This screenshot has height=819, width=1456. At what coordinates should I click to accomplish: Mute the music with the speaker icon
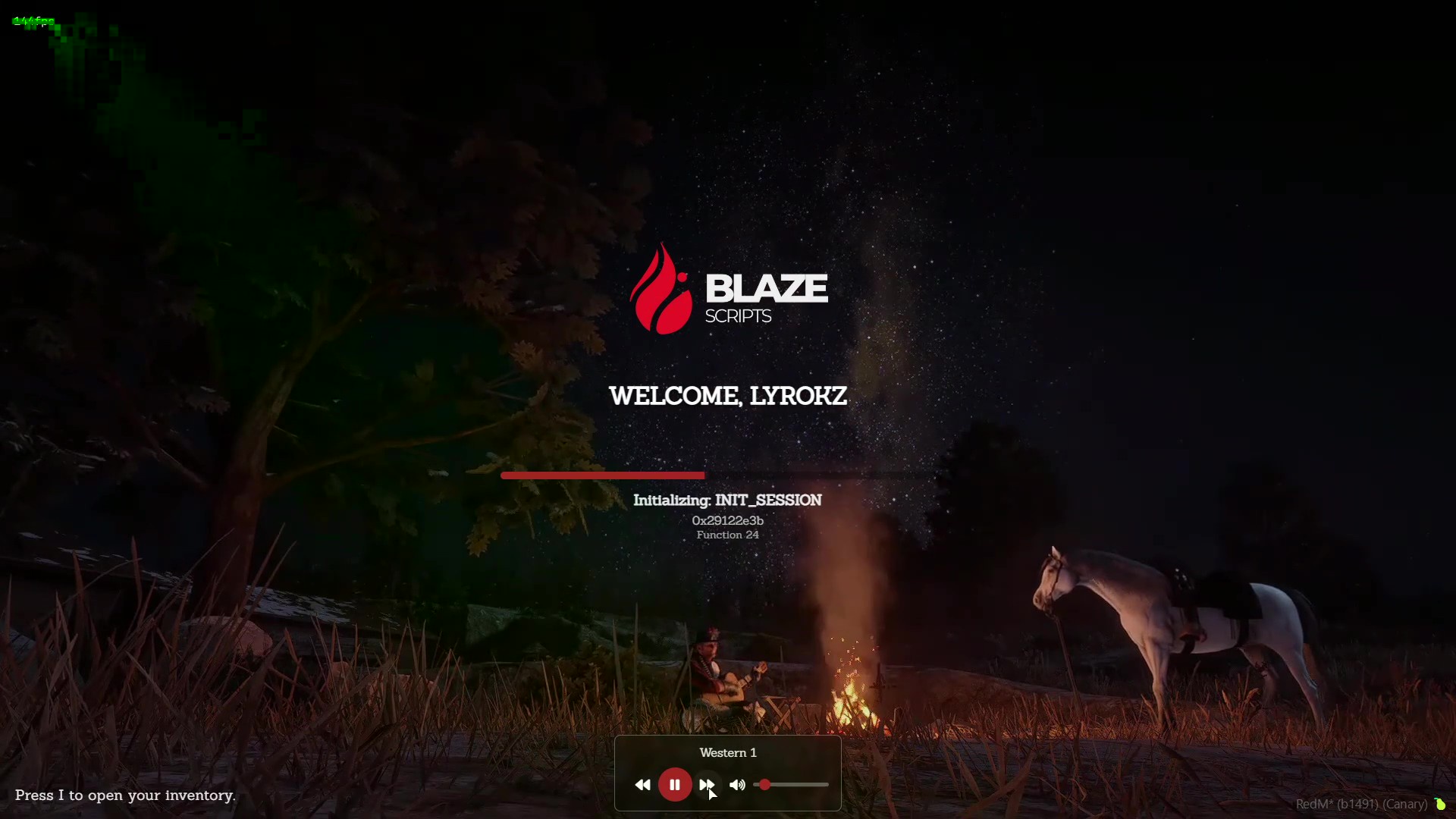point(737,785)
